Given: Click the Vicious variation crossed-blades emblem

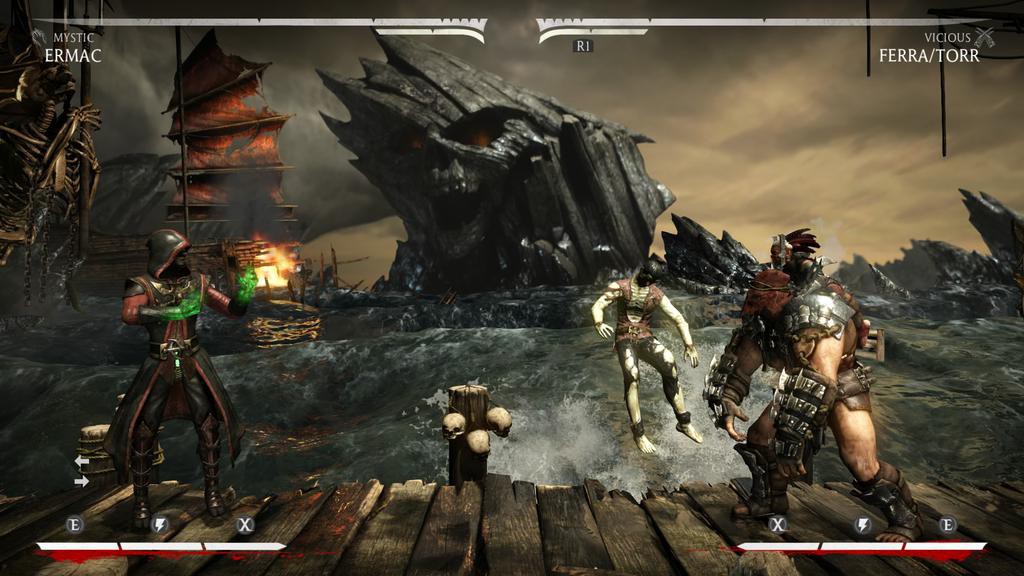Looking at the screenshot, I should [985, 38].
